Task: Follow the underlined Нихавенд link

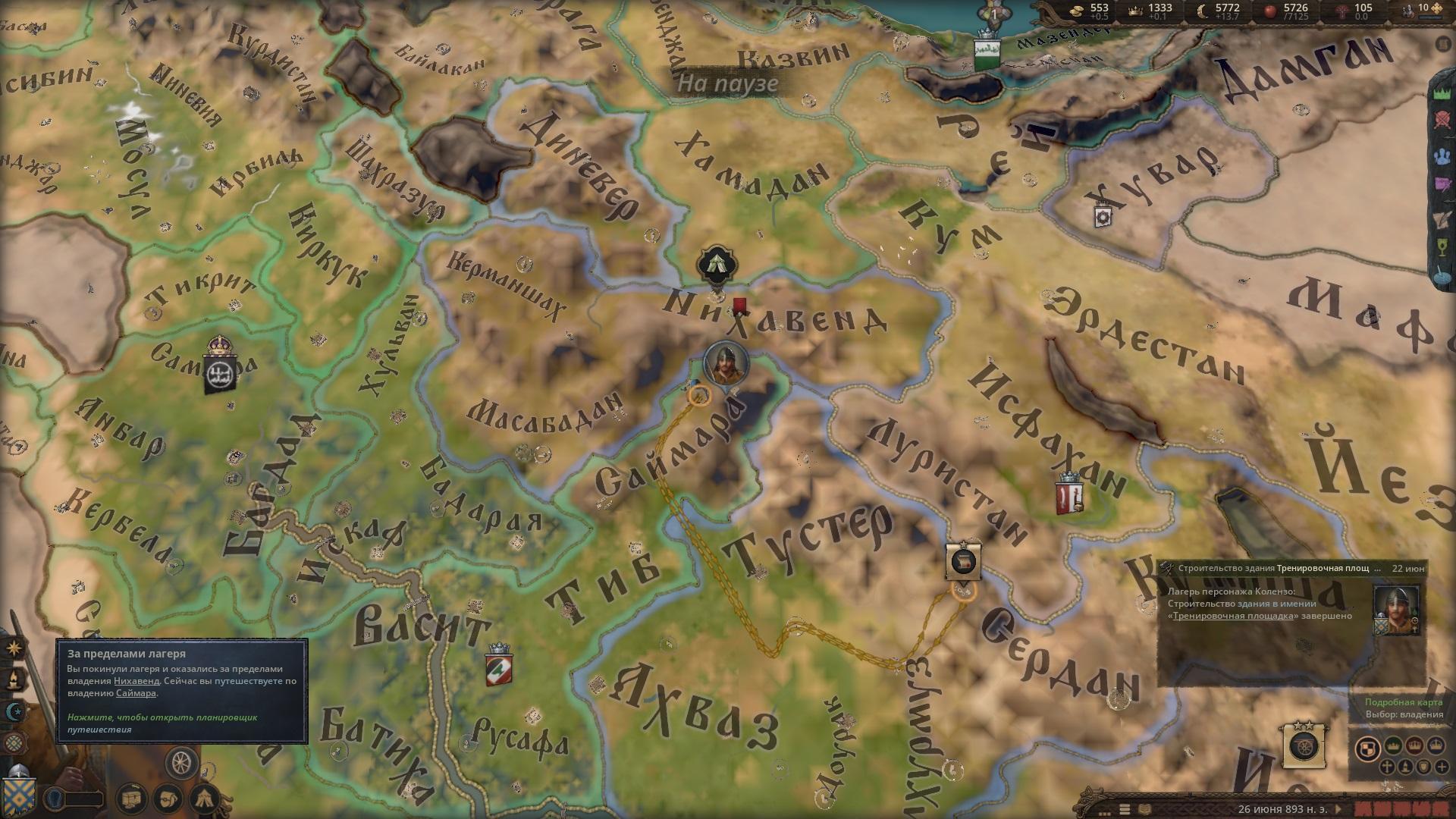Action: (136, 681)
